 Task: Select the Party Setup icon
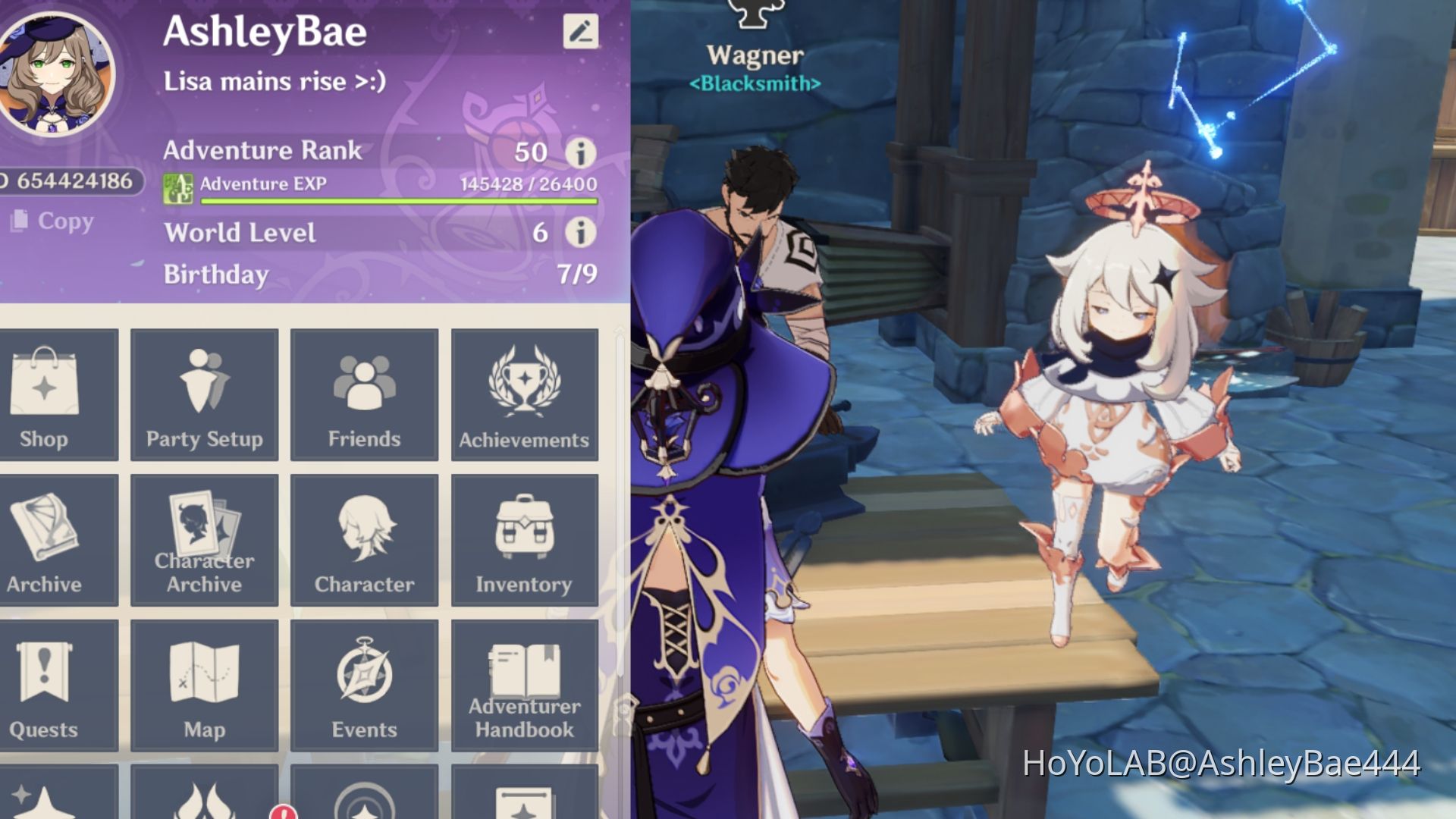pos(203,394)
